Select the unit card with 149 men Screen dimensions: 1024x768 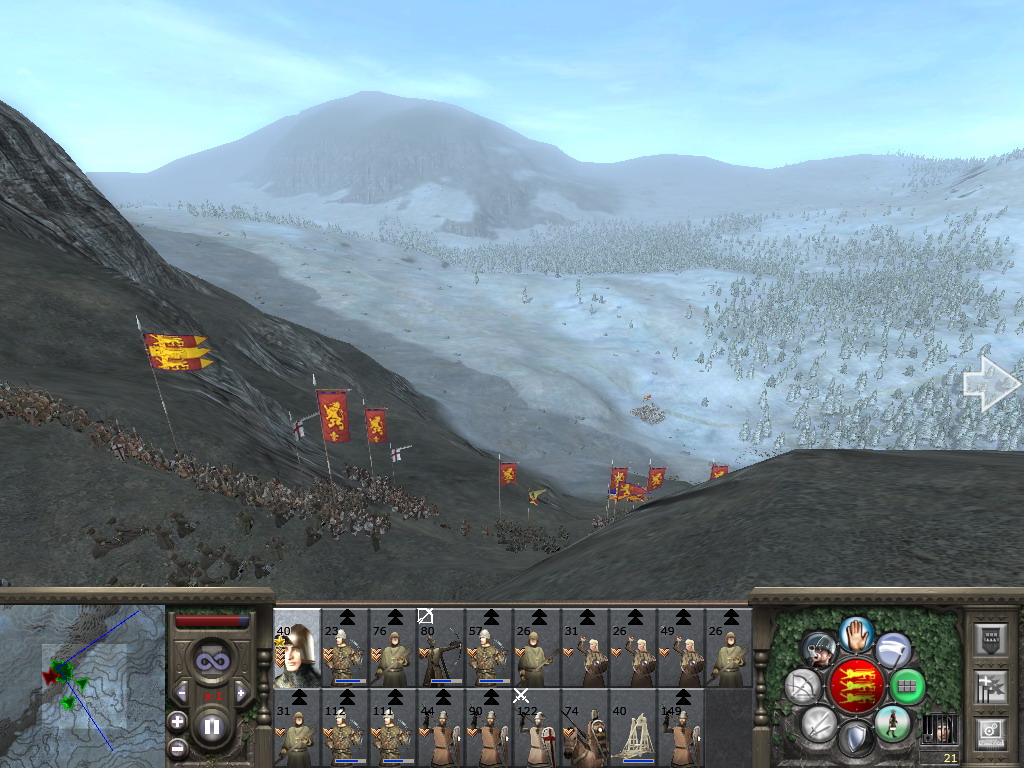pos(681,727)
